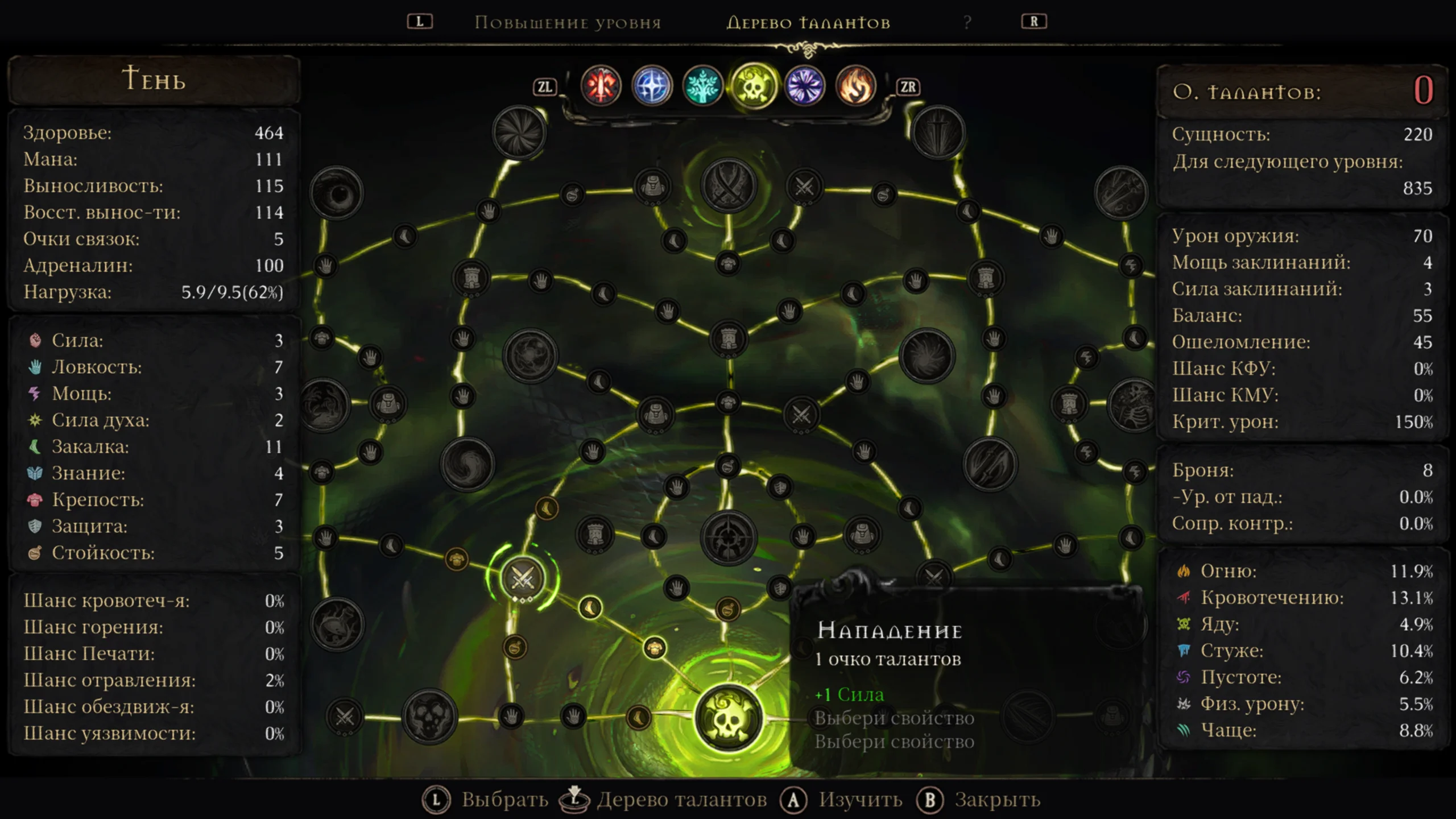The height and width of the screenshot is (819, 1456).
Task: Switch to the Повышение уровня tab
Action: (x=568, y=23)
